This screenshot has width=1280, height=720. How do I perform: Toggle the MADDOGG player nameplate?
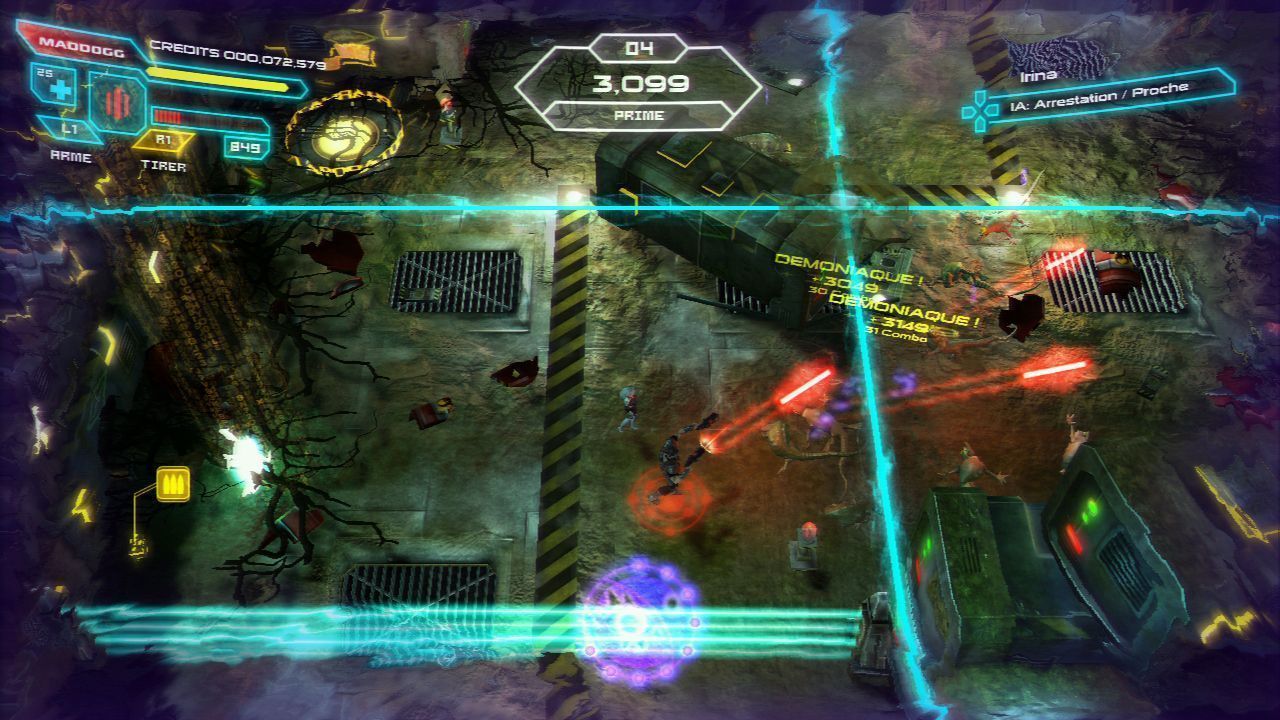coord(80,46)
